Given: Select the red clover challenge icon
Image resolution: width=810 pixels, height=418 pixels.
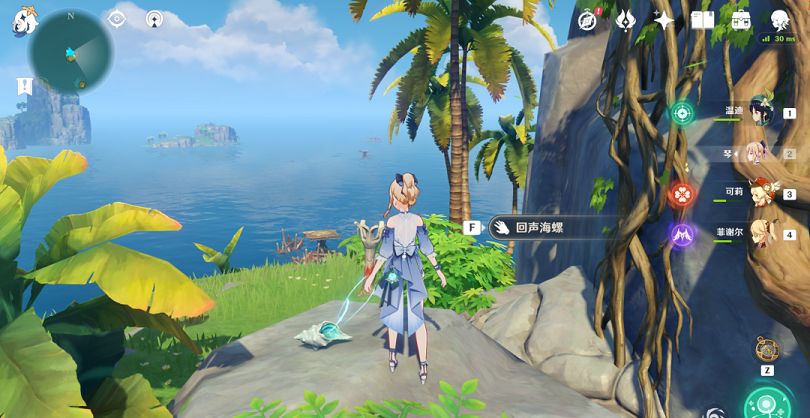Looking at the screenshot, I should (x=682, y=192).
